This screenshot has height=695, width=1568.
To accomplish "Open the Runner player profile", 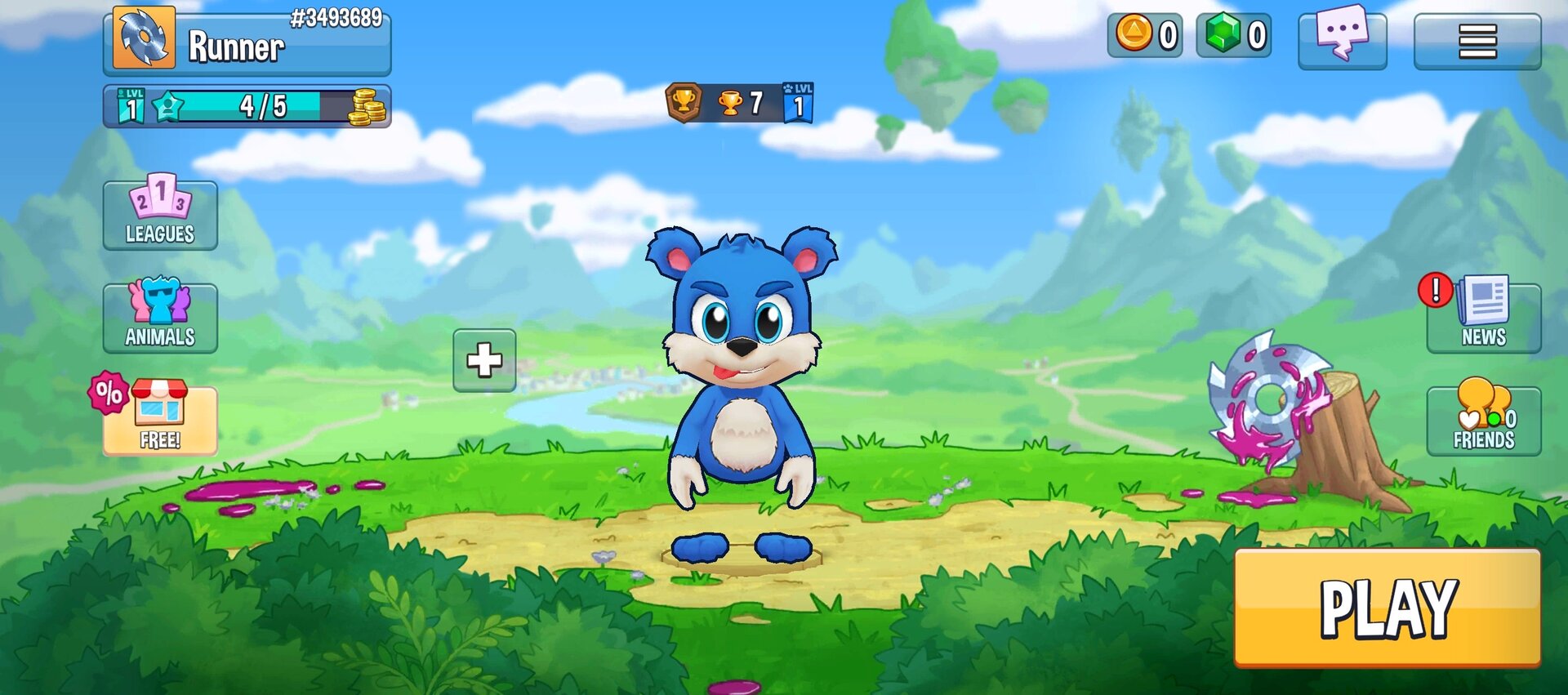I will point(247,42).
